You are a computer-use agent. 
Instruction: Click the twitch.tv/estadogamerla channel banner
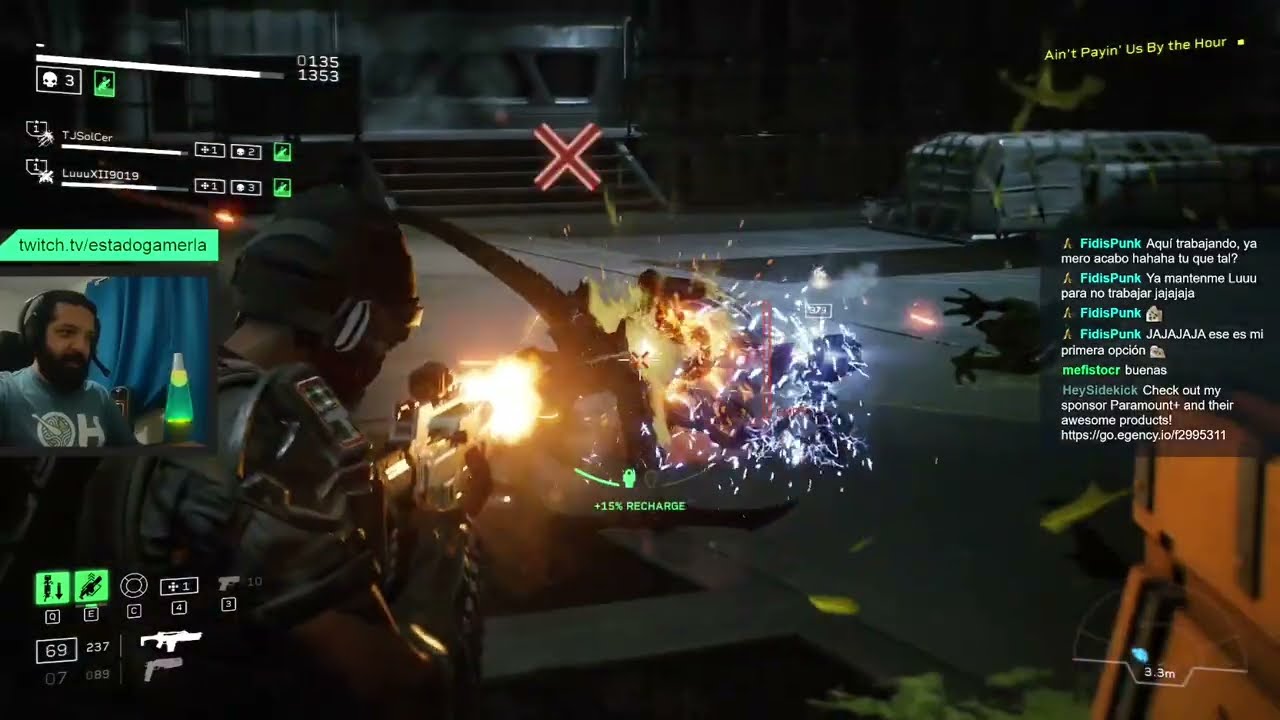point(112,245)
